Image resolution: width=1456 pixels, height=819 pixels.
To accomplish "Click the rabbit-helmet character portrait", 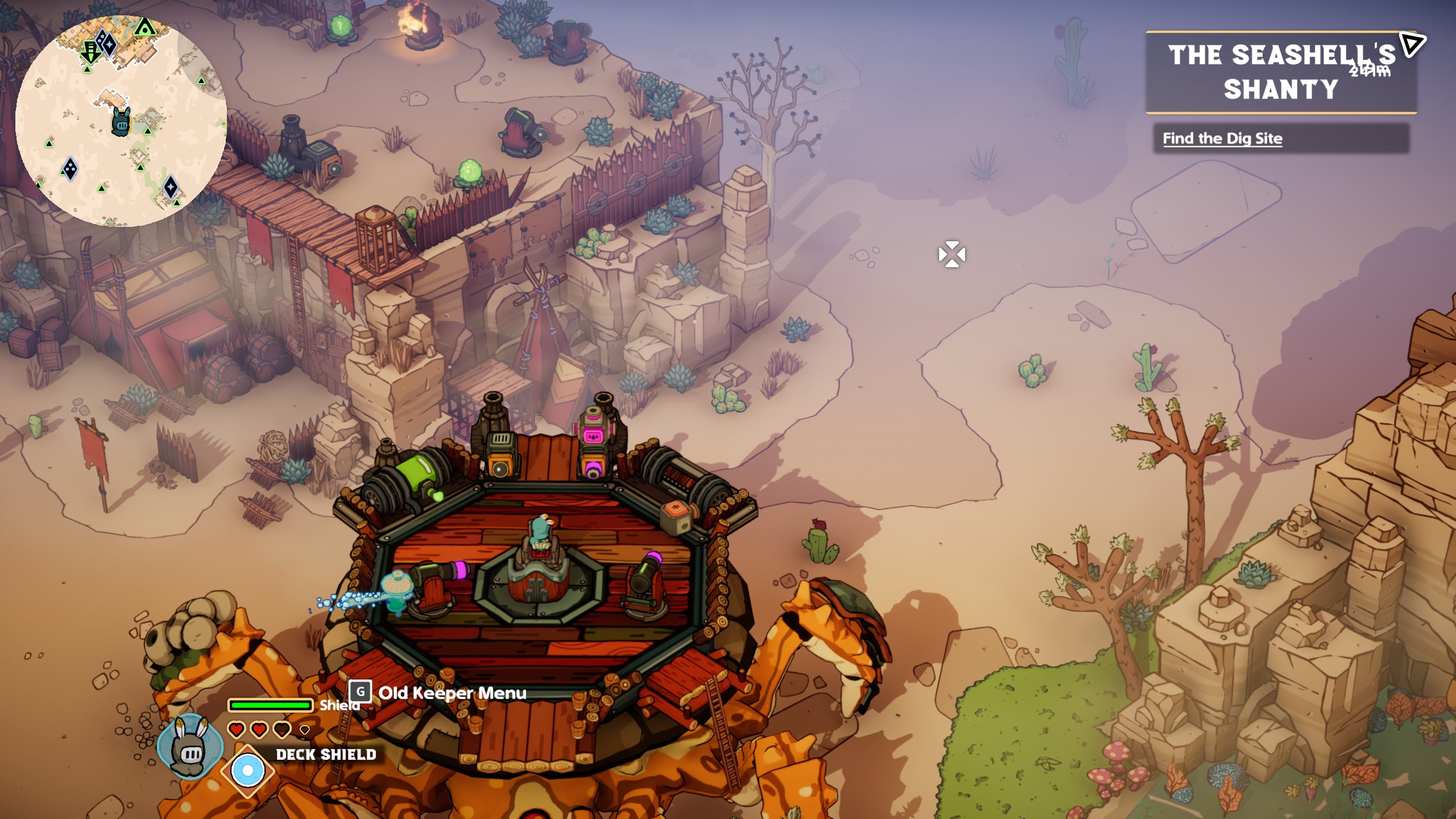I will tap(191, 746).
